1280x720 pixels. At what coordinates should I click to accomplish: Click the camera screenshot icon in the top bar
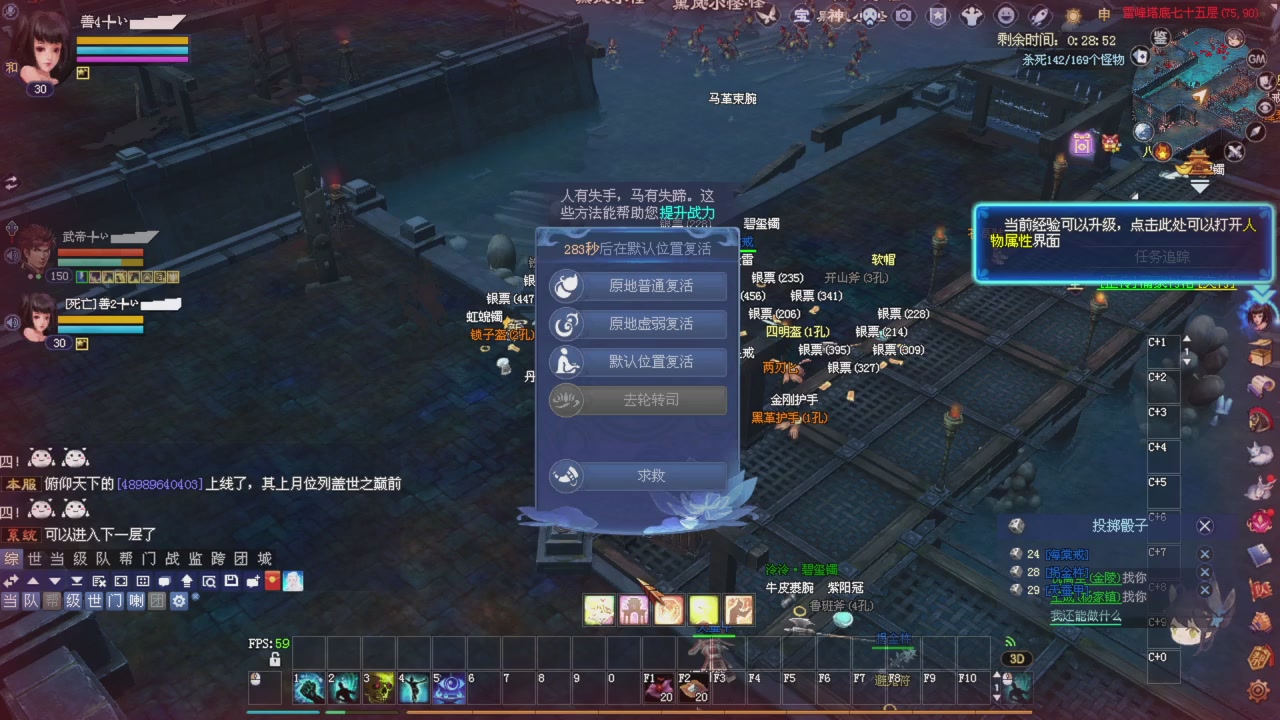pyautogui.click(x=903, y=15)
